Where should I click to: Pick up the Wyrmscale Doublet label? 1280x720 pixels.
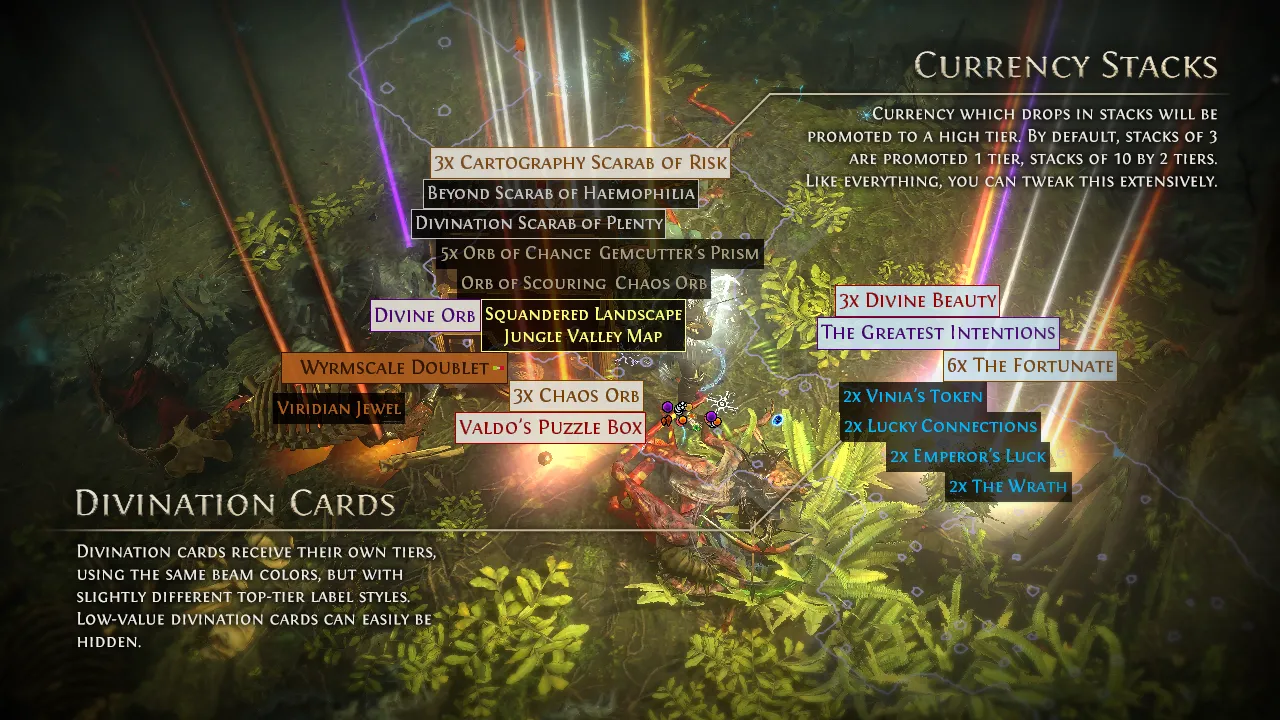[394, 367]
